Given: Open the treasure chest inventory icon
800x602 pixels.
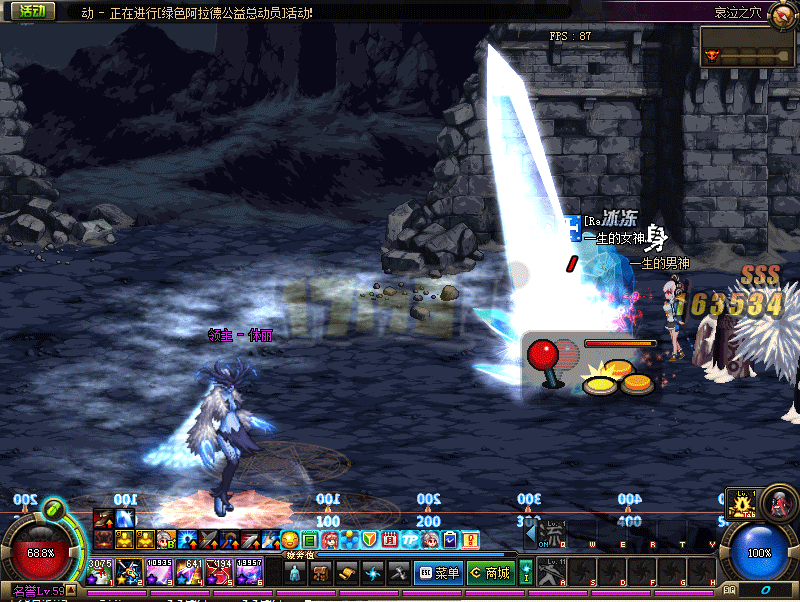Looking at the screenshot, I should [321, 573].
